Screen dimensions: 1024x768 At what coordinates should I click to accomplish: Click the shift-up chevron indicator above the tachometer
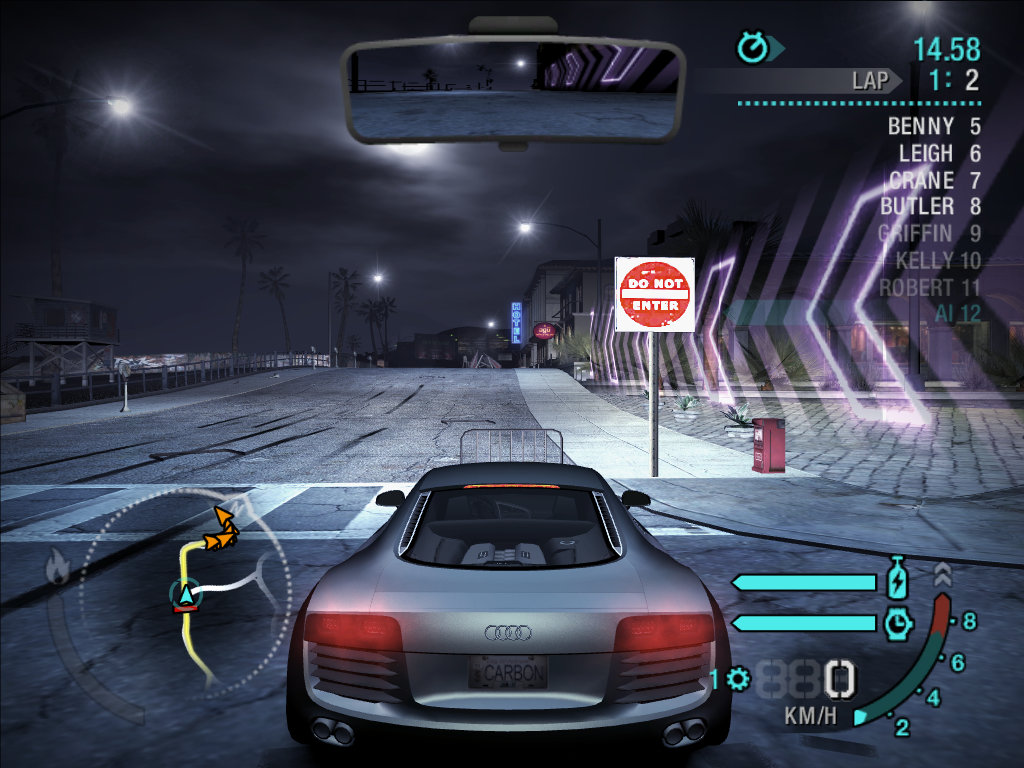coord(942,575)
